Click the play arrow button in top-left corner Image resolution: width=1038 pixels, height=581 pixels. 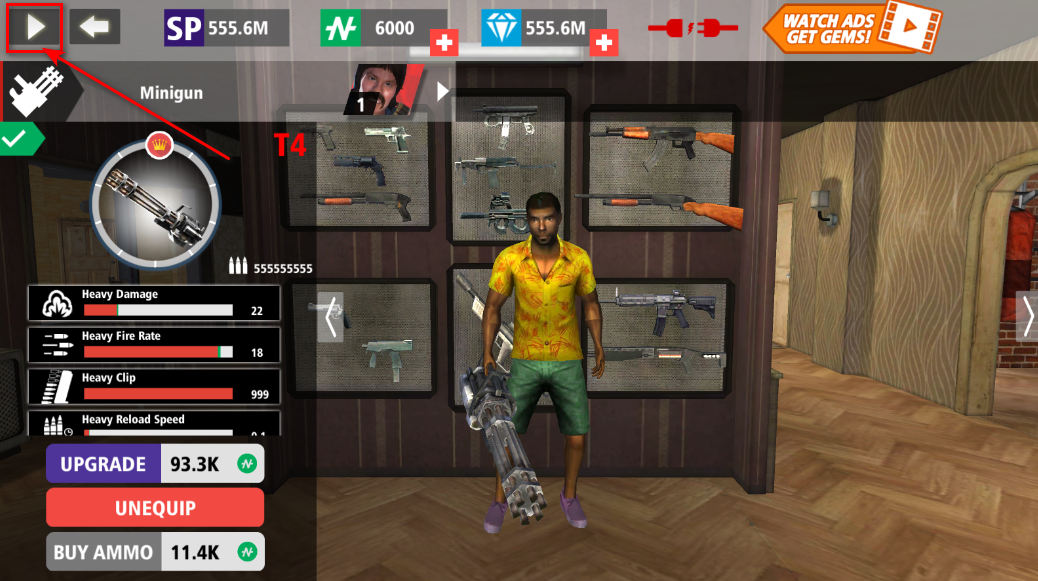click(35, 27)
